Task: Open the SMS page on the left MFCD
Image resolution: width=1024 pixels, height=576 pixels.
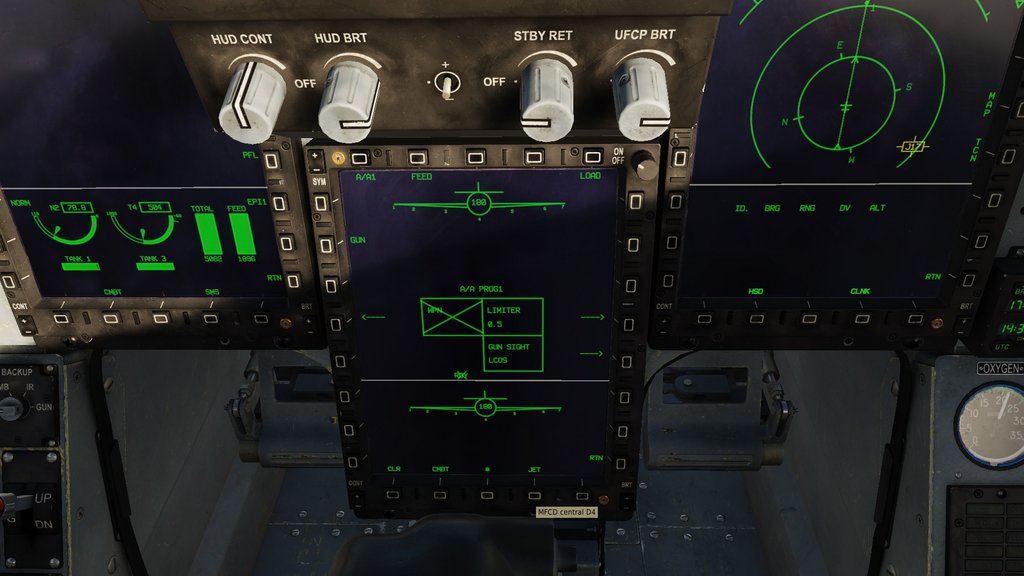Action: (210, 318)
